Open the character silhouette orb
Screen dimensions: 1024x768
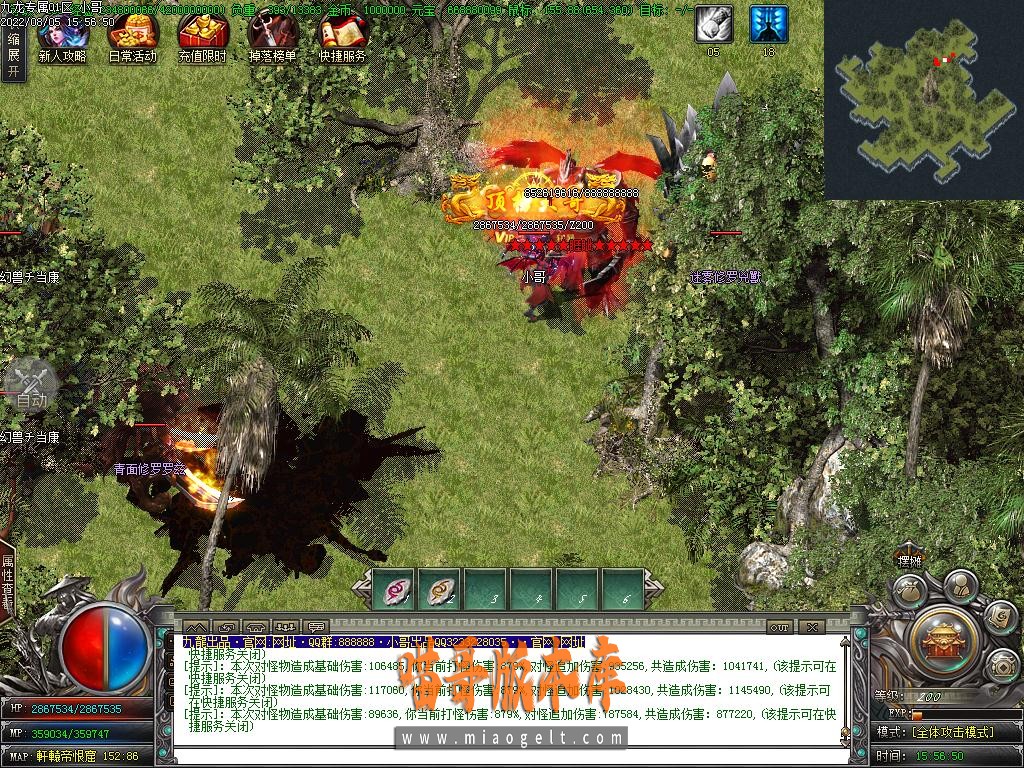click(x=960, y=584)
